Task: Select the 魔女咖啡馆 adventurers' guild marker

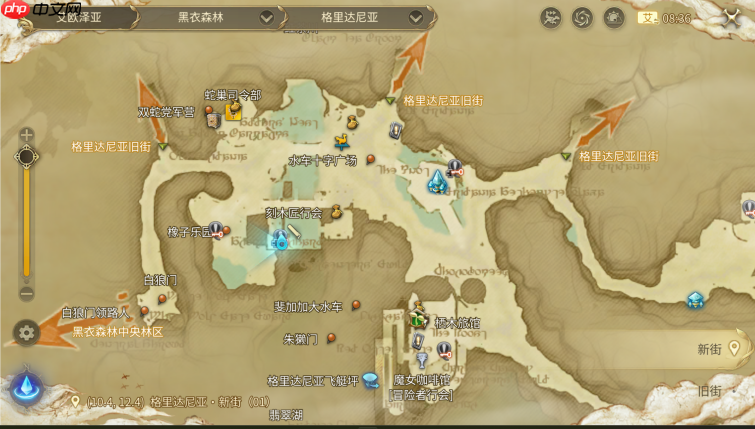Action: [421, 361]
